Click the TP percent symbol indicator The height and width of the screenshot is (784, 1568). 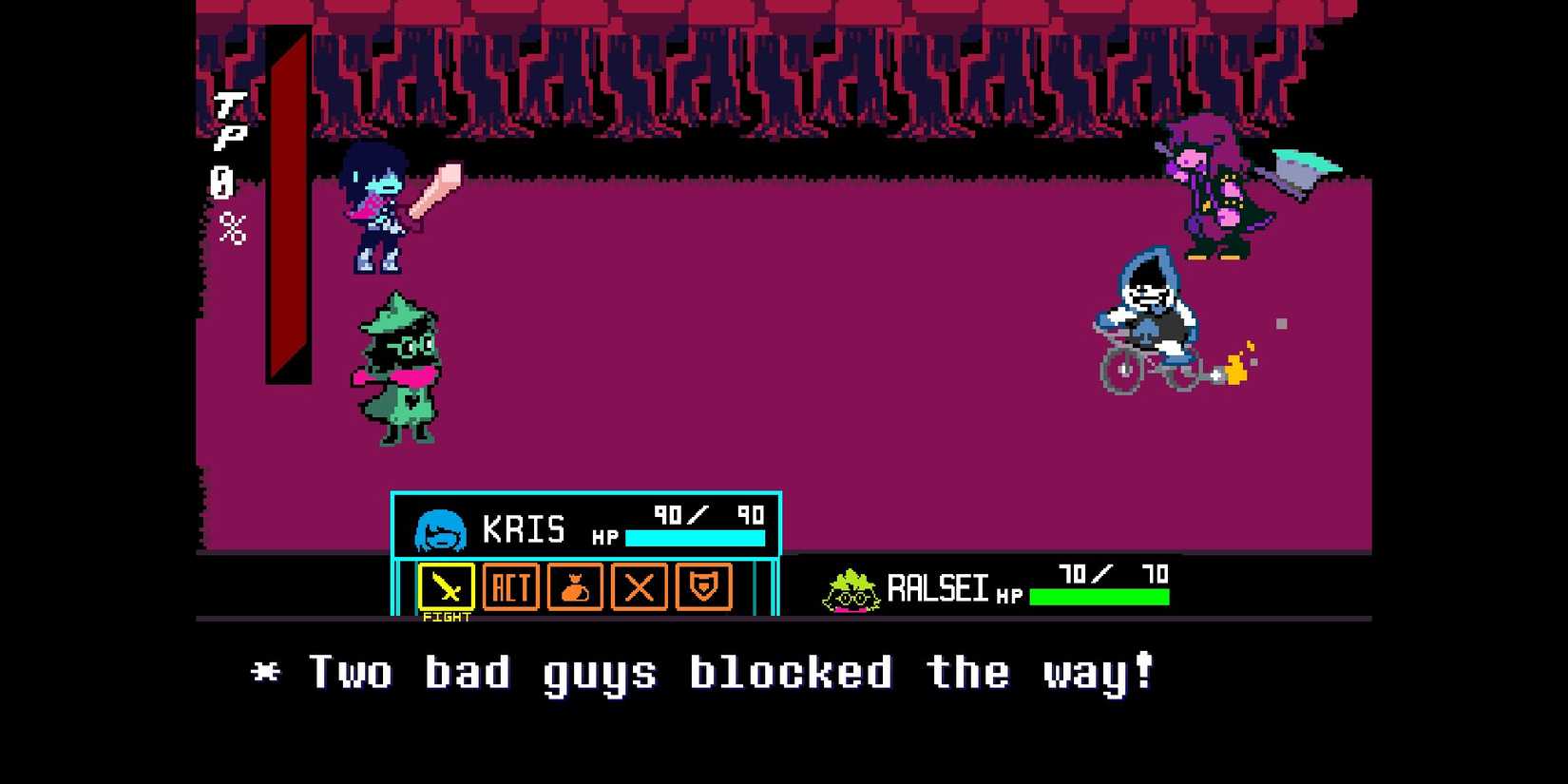coord(235,228)
